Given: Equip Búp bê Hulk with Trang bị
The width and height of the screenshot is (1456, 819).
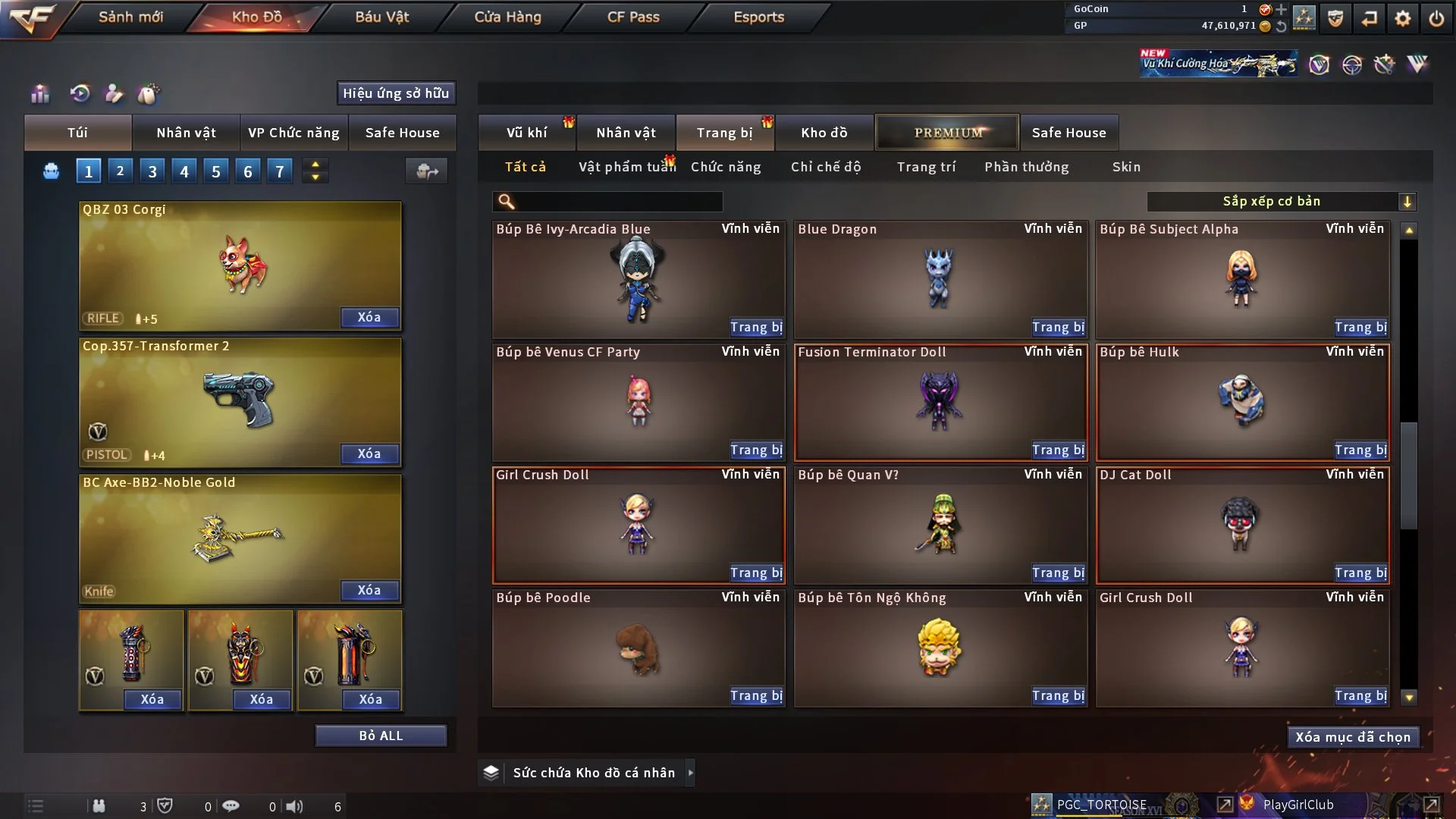Looking at the screenshot, I should pyautogui.click(x=1360, y=450).
